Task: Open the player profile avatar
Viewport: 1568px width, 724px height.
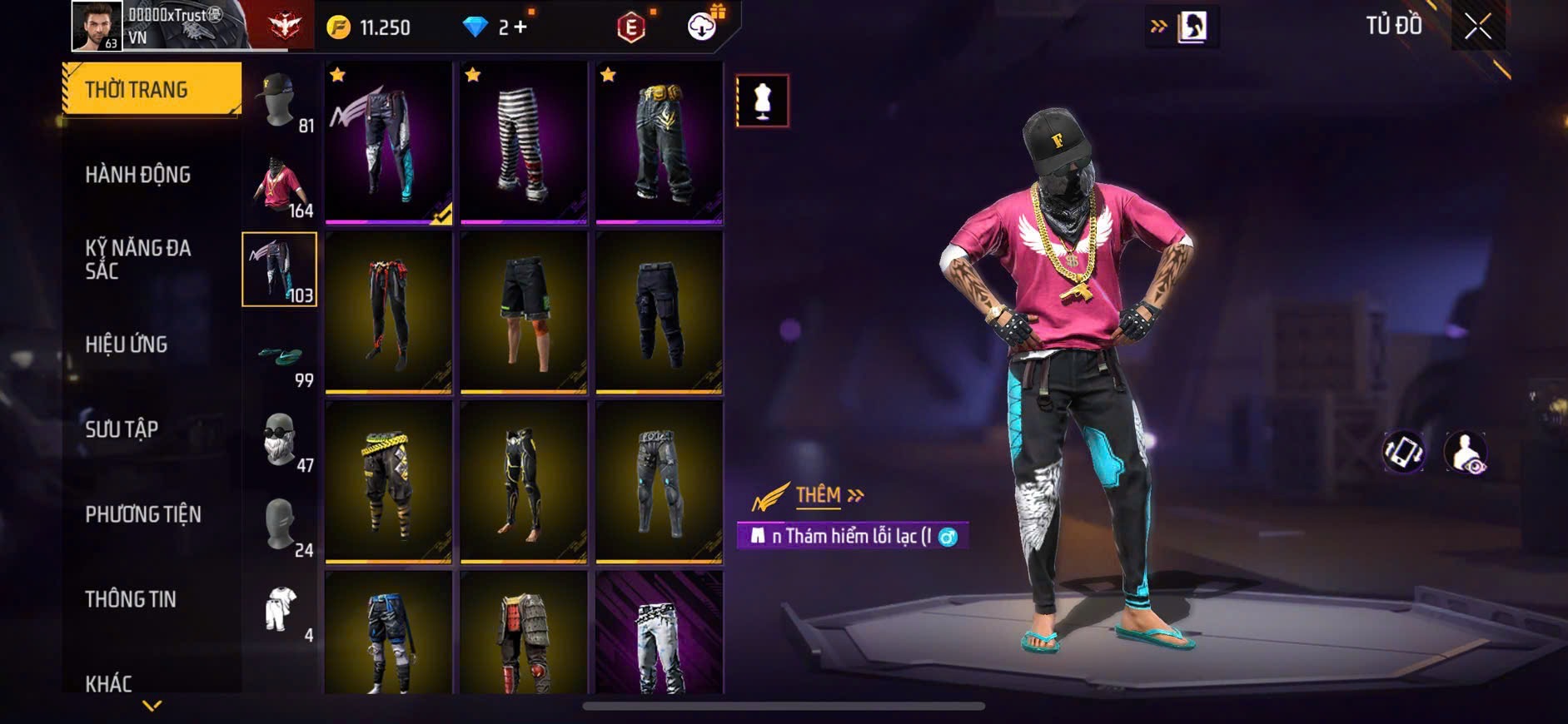Action: tap(97, 25)
